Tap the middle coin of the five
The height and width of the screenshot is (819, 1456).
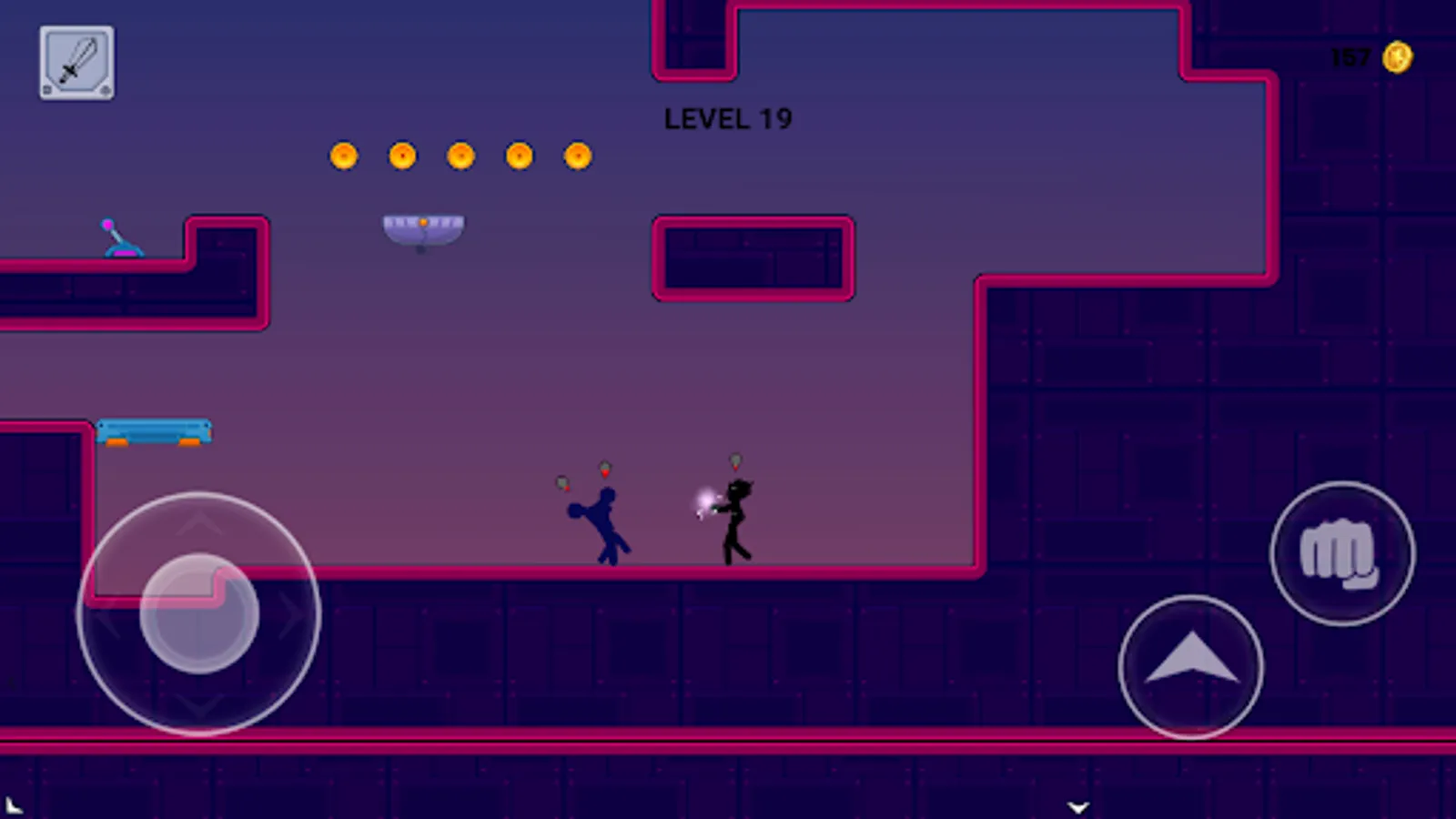460,155
